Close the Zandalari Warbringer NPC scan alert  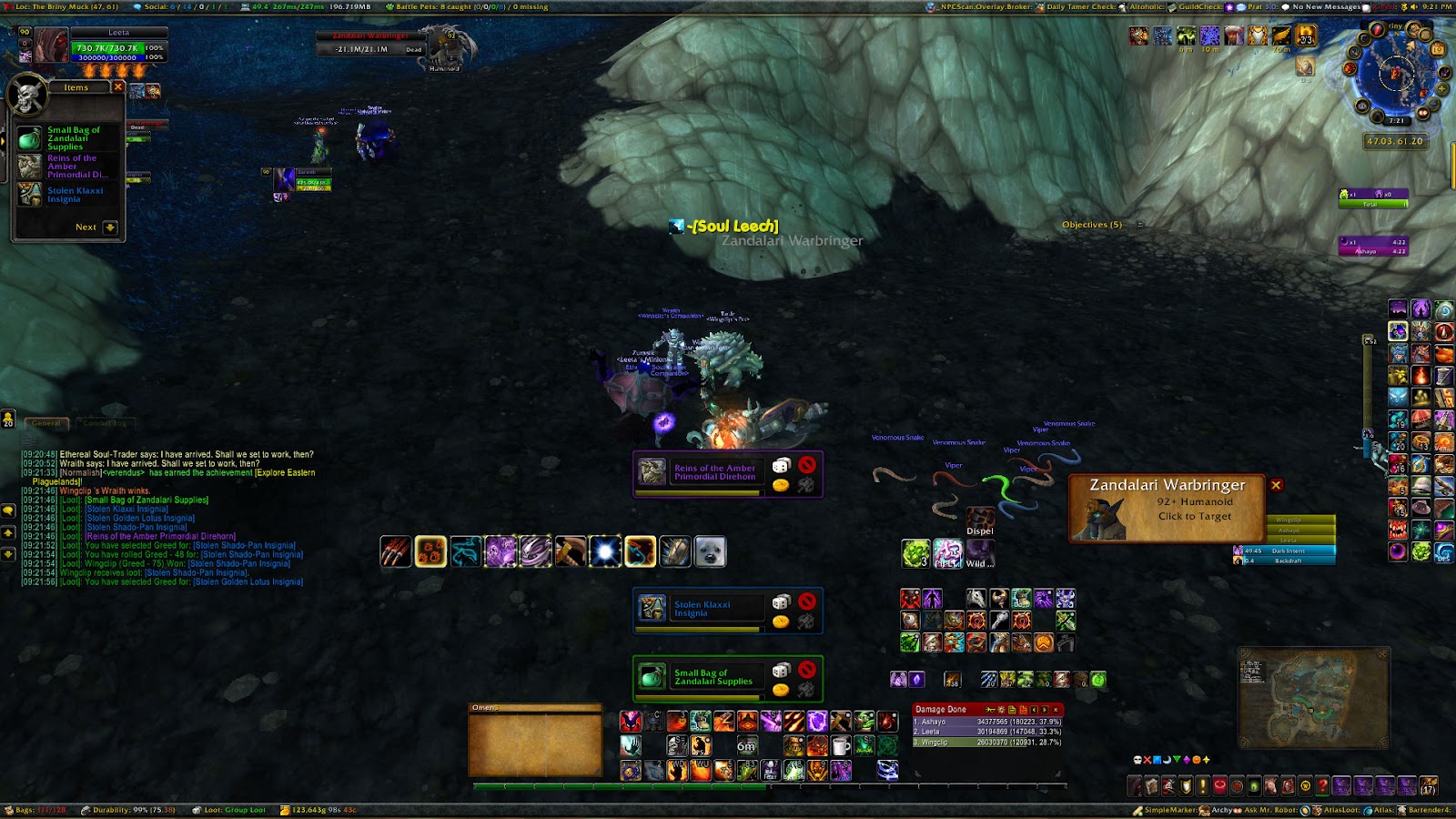1276,485
